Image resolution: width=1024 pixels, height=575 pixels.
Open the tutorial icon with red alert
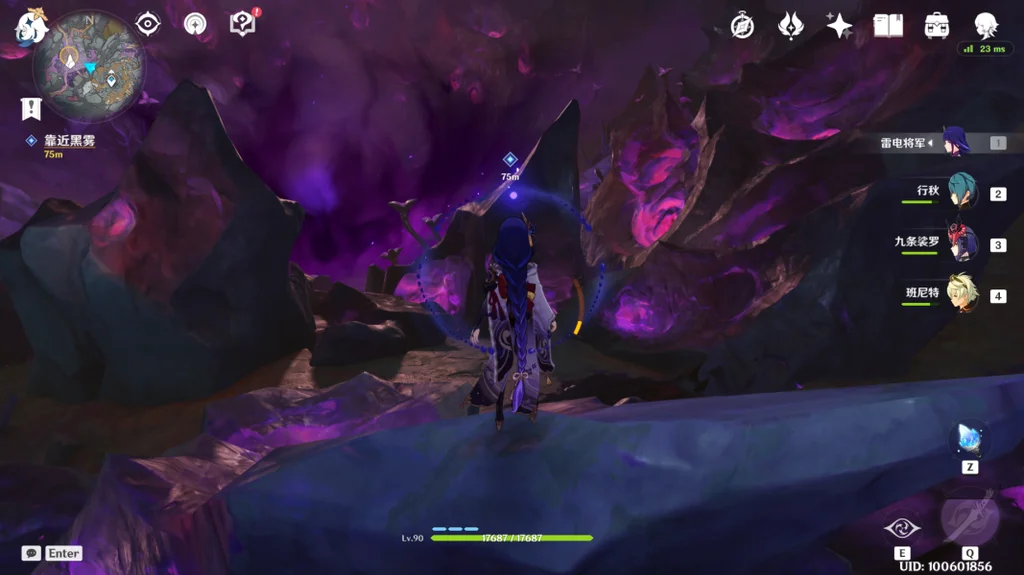coord(243,23)
